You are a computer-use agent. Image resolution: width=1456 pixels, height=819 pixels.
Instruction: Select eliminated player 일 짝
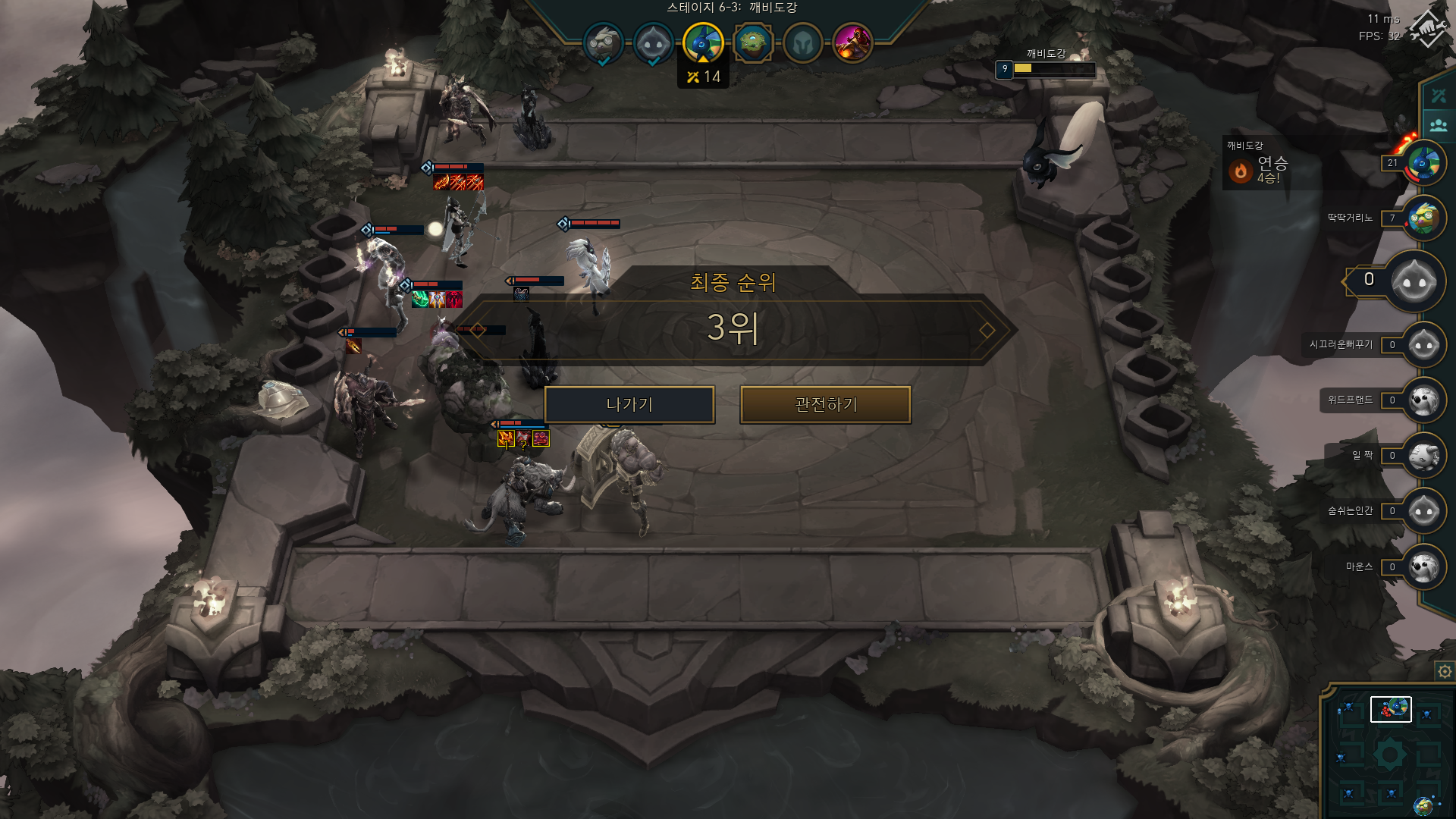coord(1423,456)
